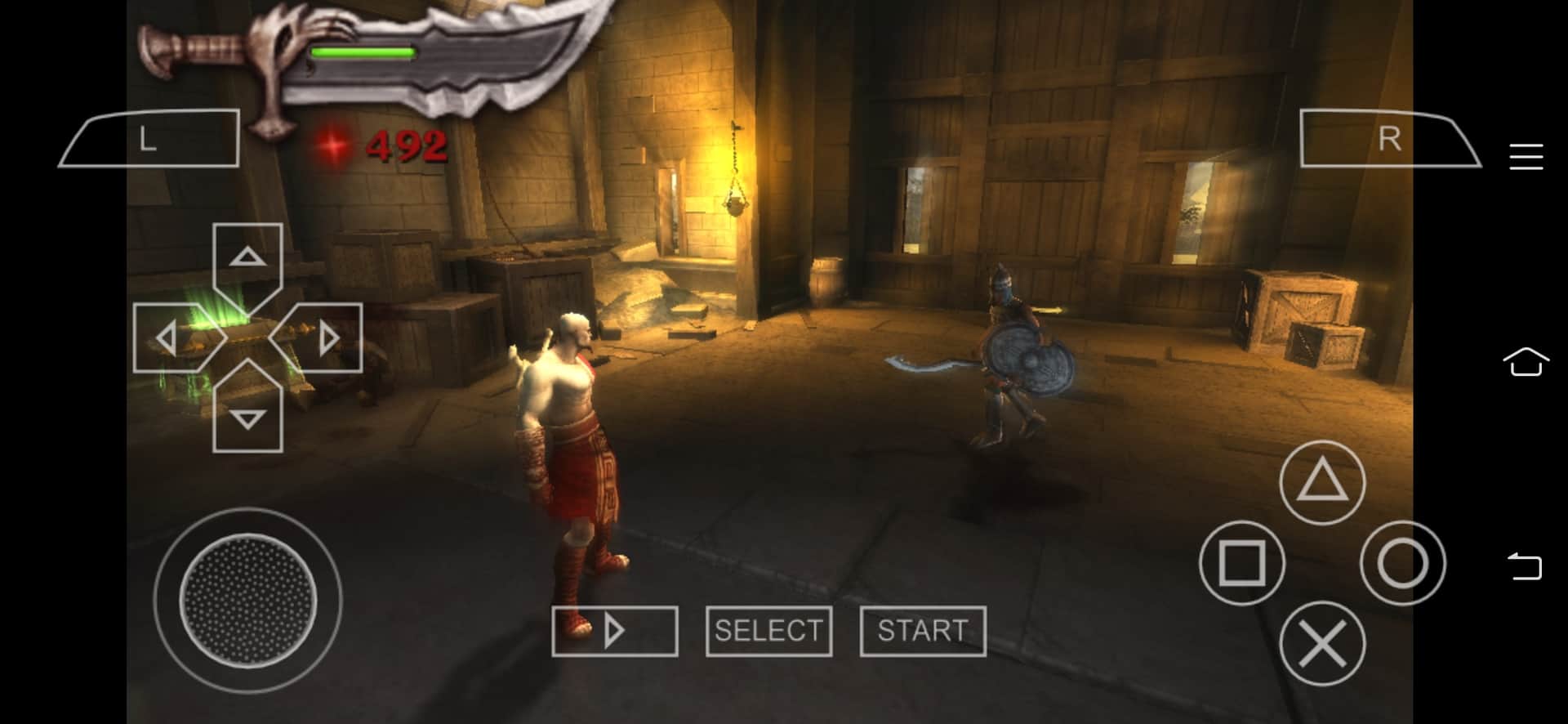Open the Android menu with three lines
The width and height of the screenshot is (1568, 724).
(x=1526, y=157)
